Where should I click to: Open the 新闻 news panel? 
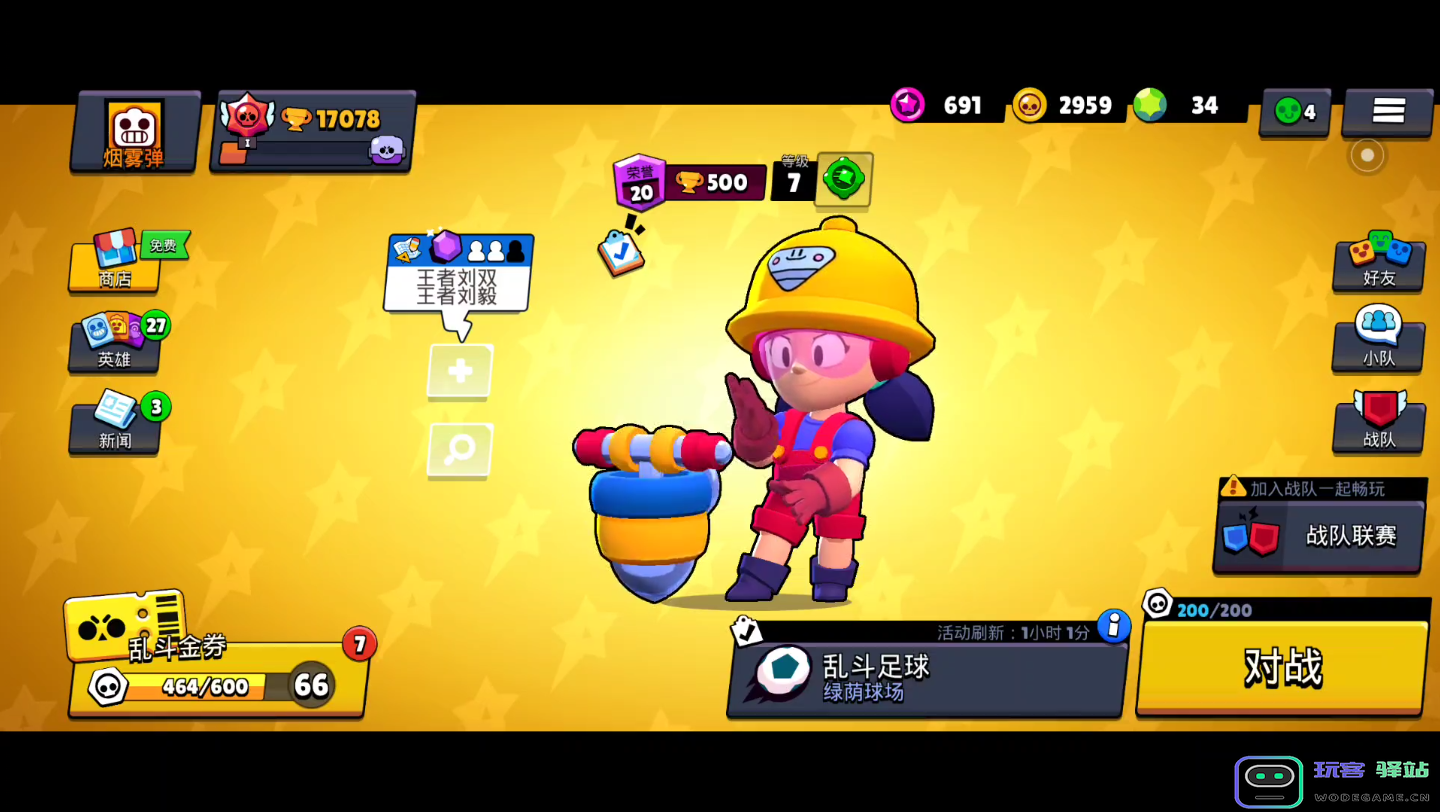(115, 425)
